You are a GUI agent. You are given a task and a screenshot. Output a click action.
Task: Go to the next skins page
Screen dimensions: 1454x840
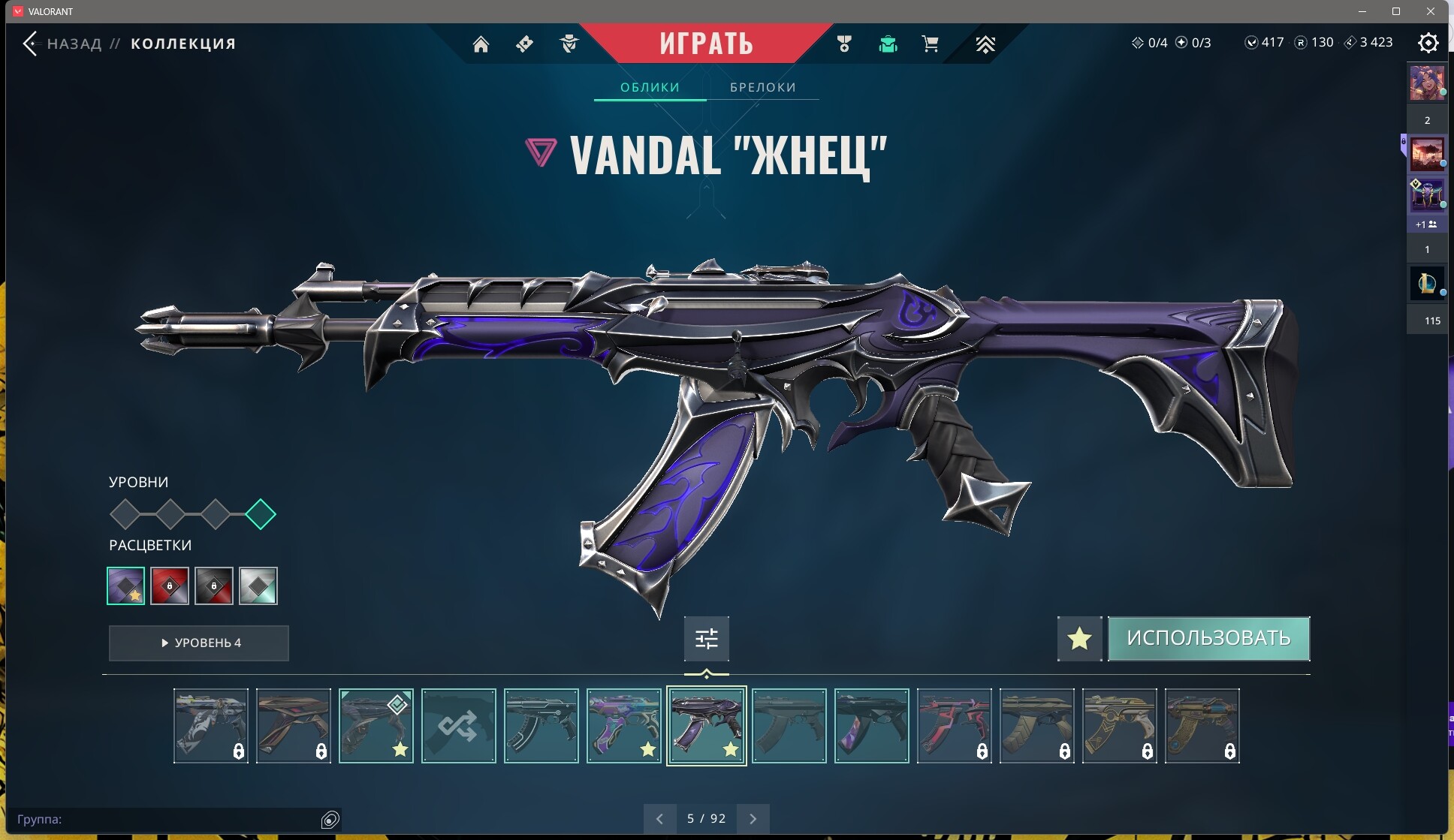(x=753, y=818)
